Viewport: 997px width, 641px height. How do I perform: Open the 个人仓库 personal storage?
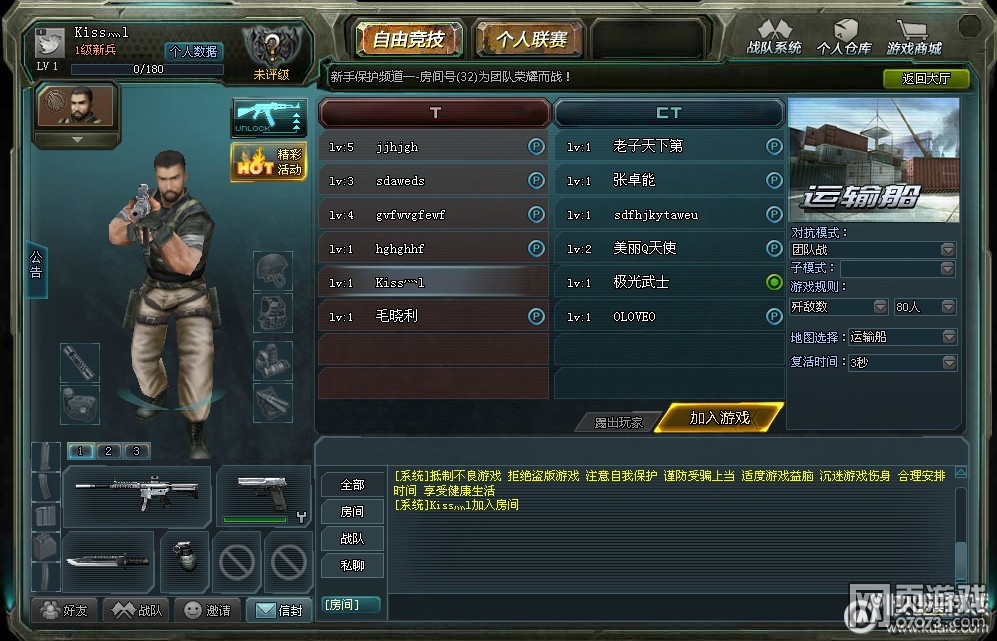coord(844,38)
